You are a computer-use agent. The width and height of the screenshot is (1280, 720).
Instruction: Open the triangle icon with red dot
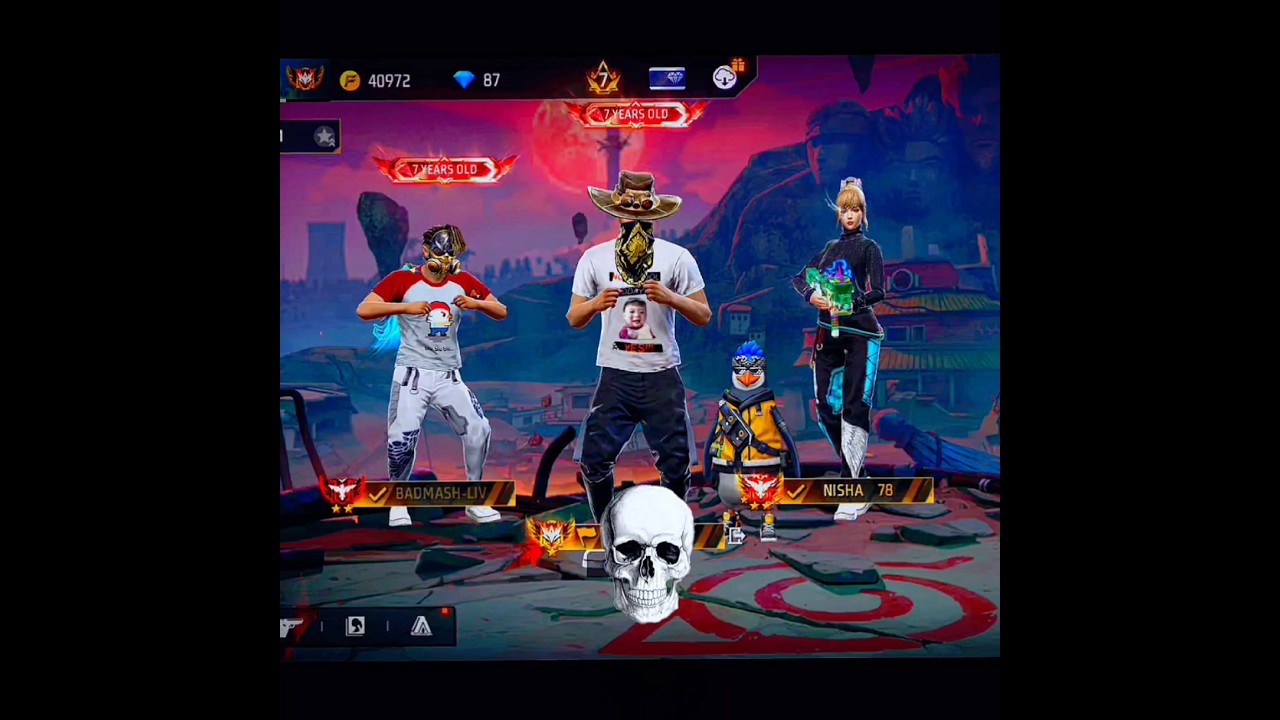pyautogui.click(x=421, y=627)
